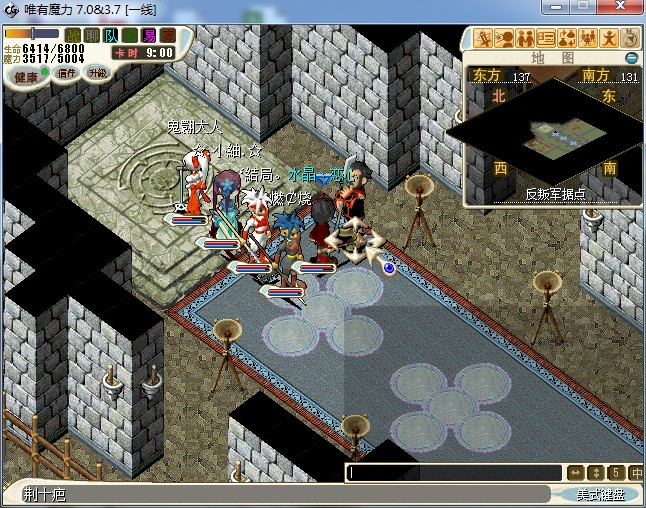Click the minimap view
This screenshot has height=508, width=646.
(x=551, y=133)
